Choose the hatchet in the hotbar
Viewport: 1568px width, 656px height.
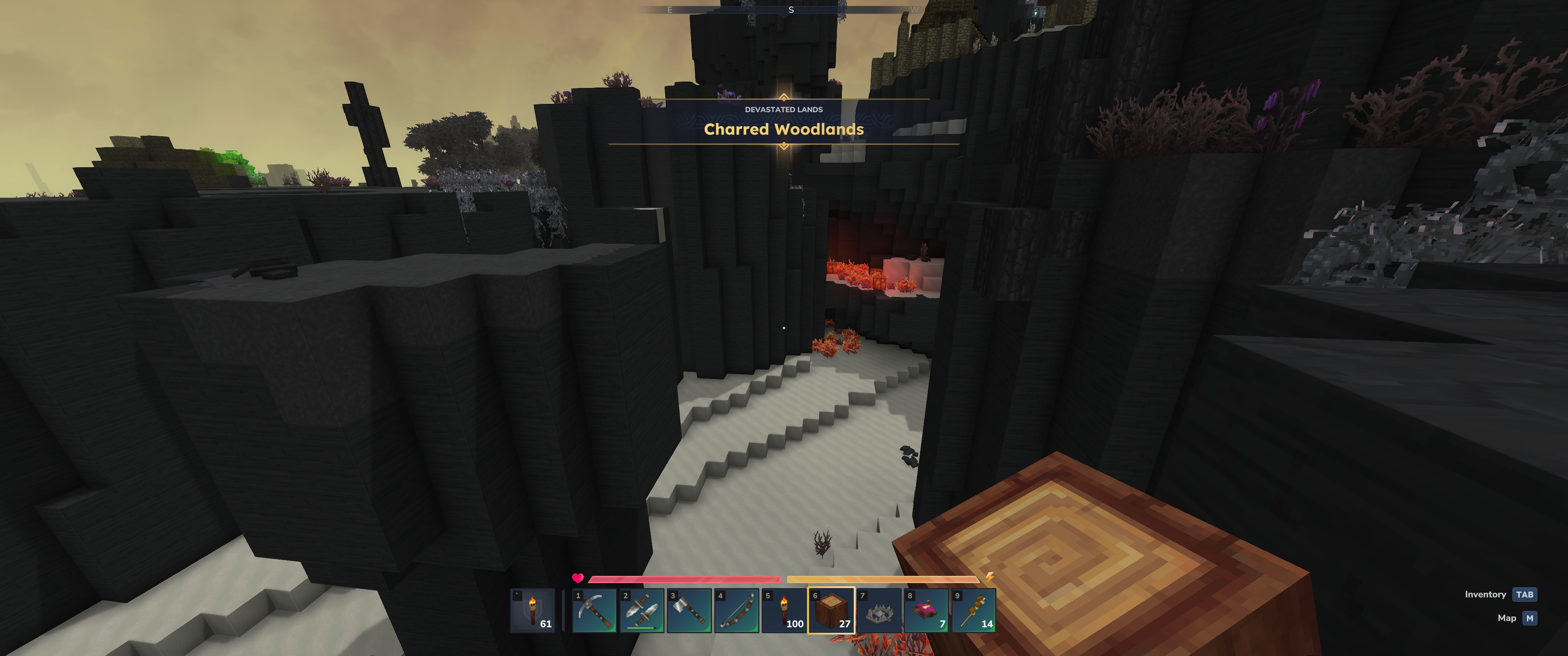[689, 610]
